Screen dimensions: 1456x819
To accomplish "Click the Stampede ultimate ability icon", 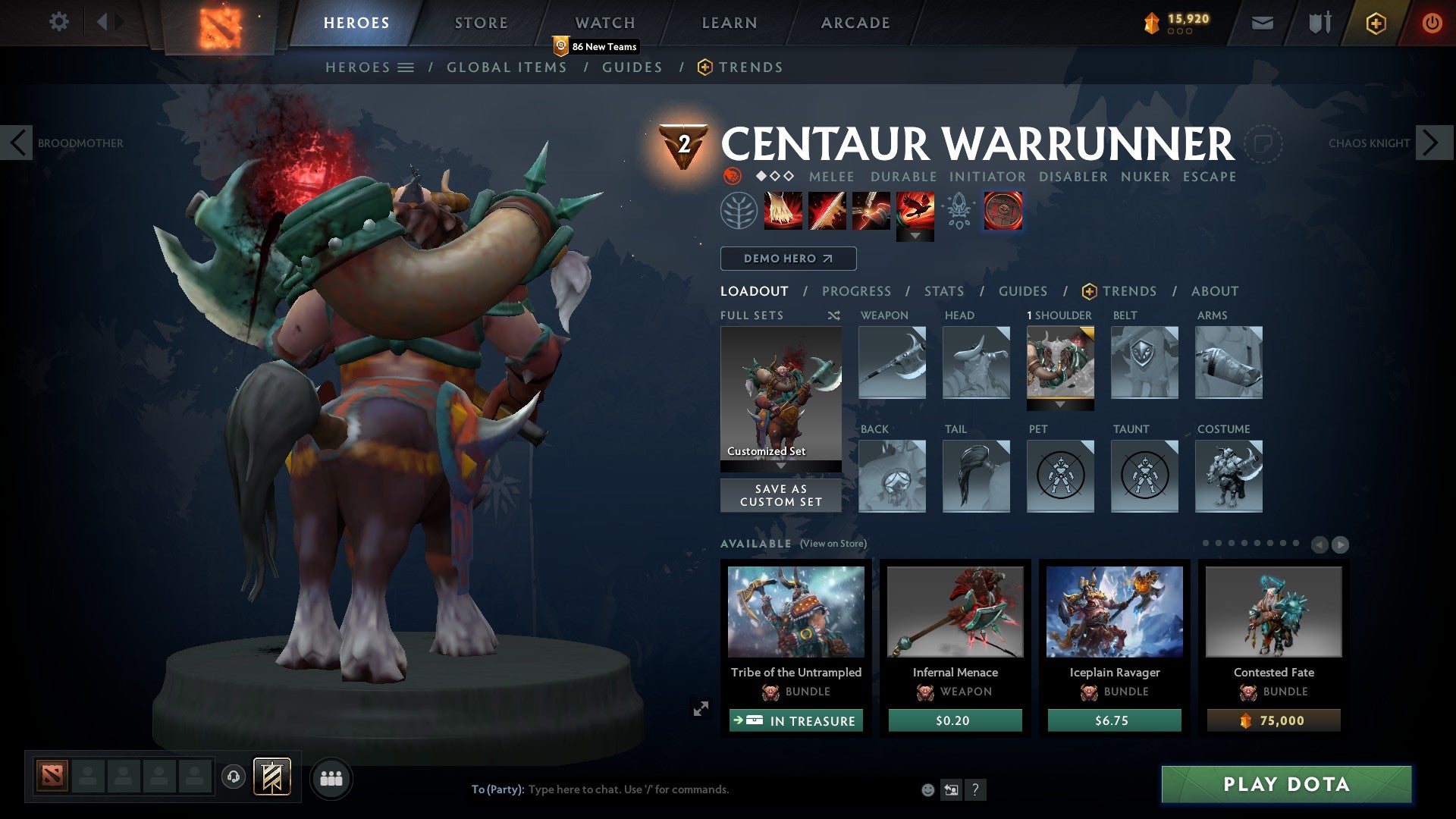I will (917, 211).
